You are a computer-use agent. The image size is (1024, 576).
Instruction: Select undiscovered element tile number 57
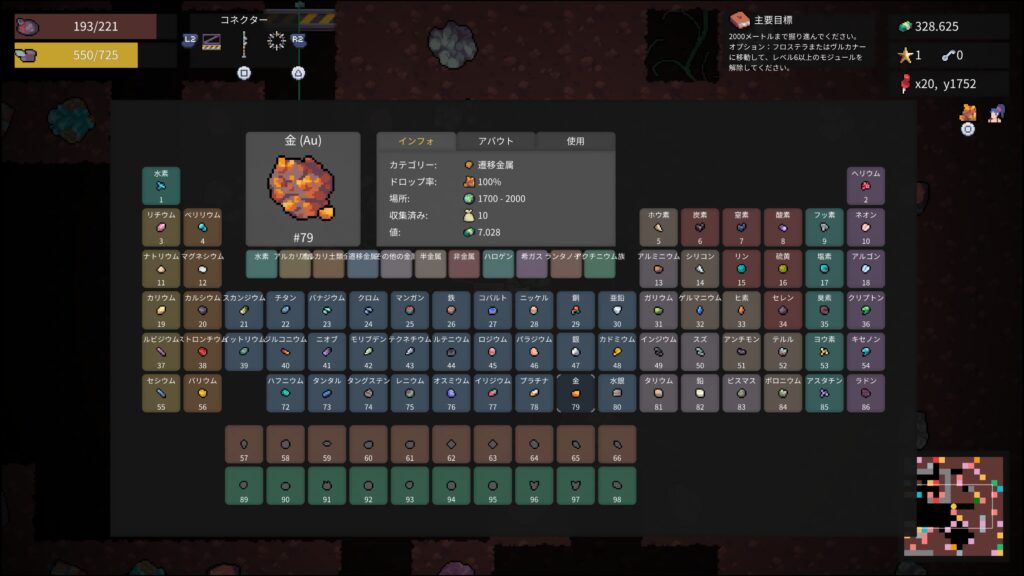pos(244,444)
